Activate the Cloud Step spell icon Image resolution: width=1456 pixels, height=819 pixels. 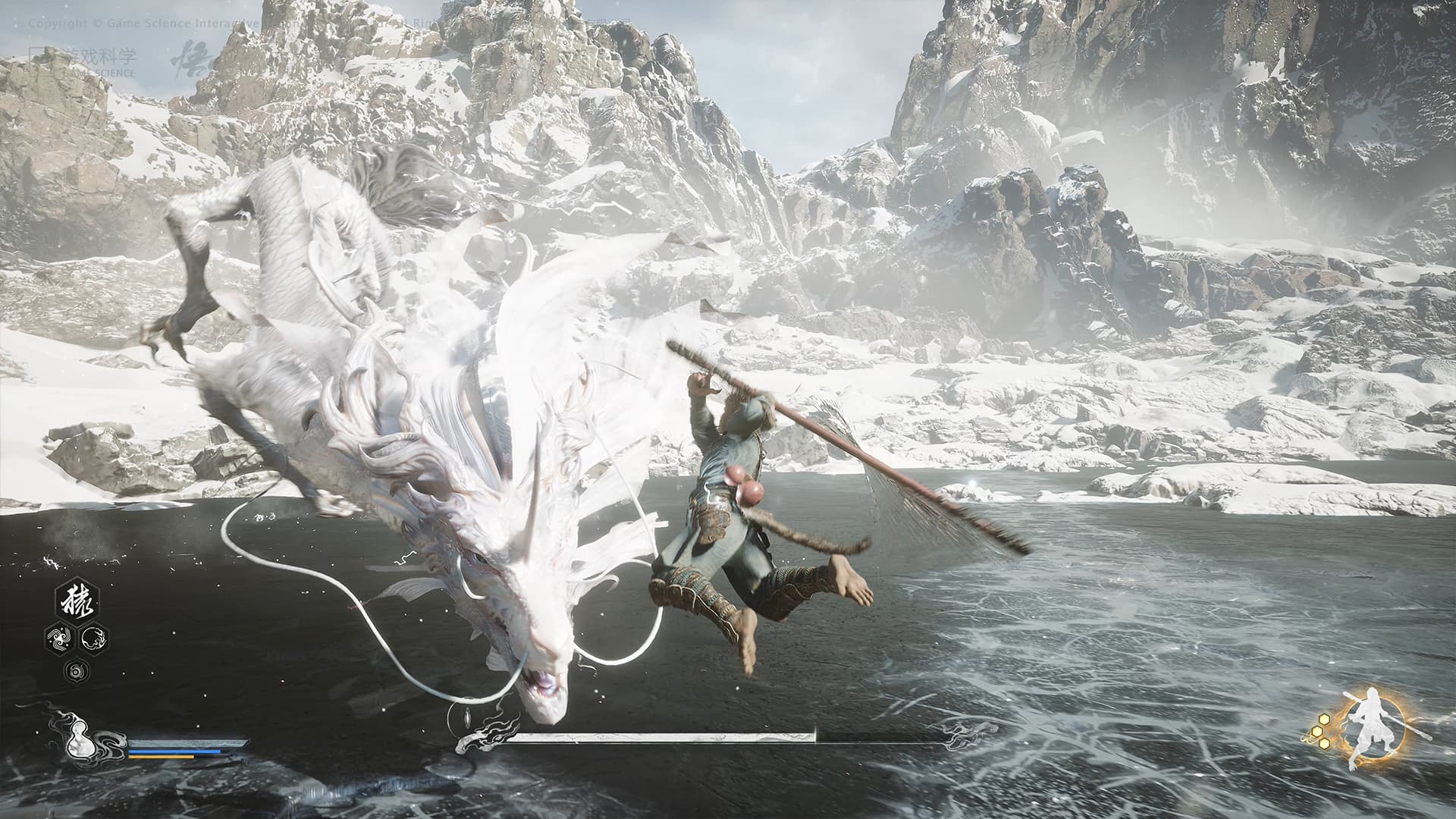pyautogui.click(x=58, y=639)
